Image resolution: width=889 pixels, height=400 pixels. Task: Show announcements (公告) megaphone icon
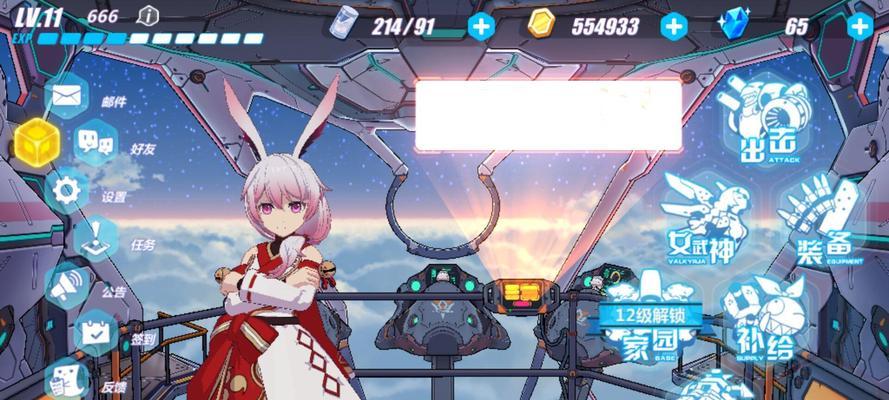click(x=67, y=285)
